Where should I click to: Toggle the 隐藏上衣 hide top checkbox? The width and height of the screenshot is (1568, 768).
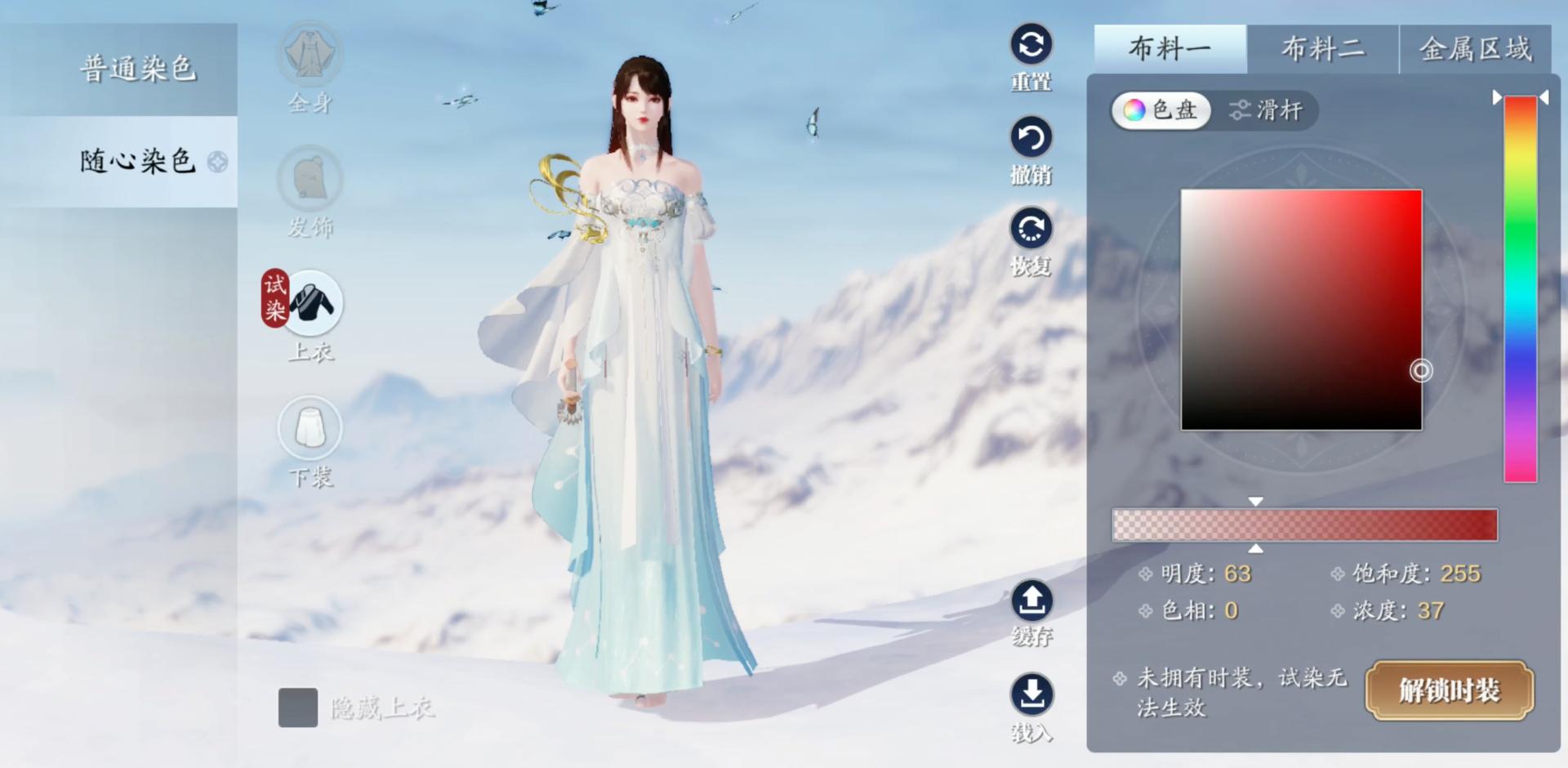pyautogui.click(x=298, y=708)
